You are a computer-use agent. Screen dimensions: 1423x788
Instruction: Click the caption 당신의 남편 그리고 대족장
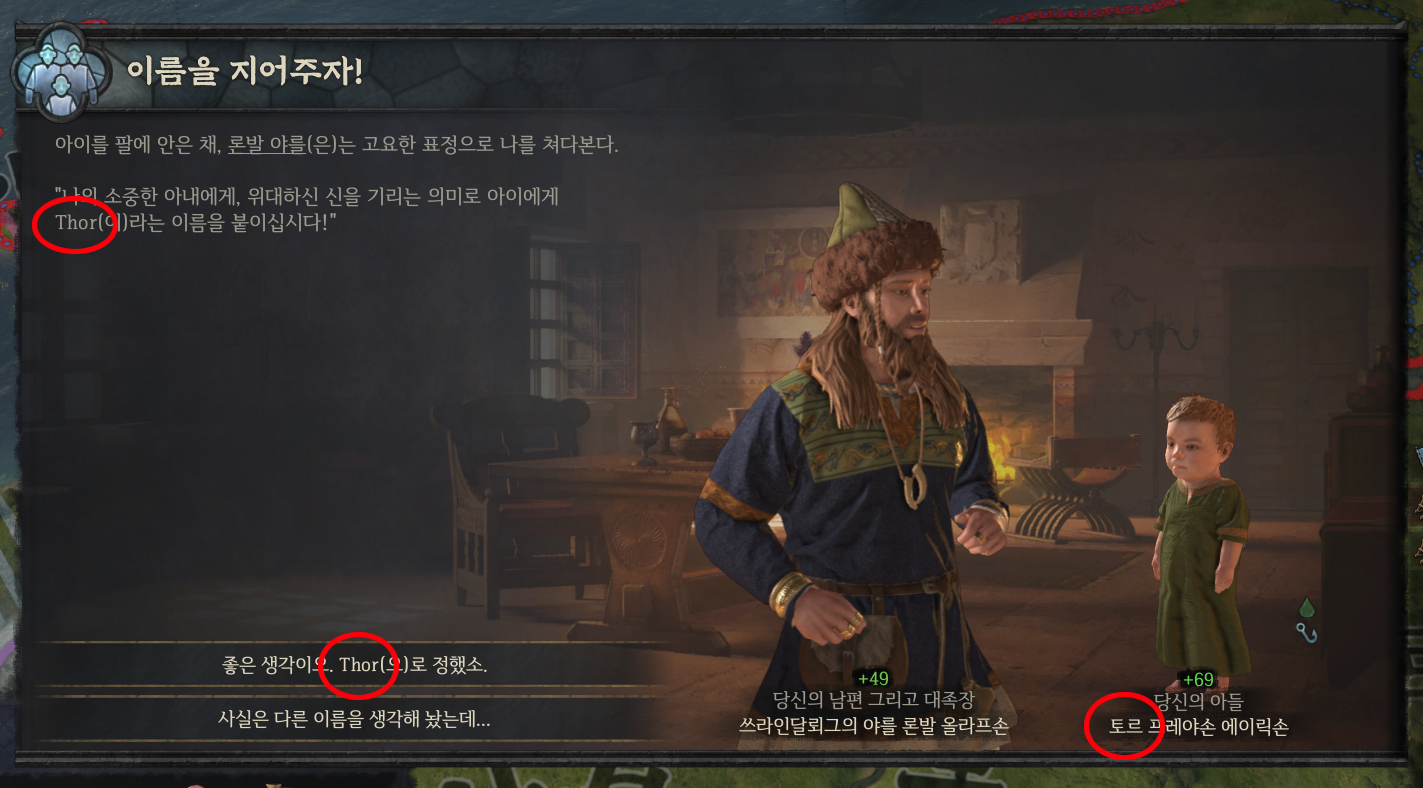click(873, 699)
